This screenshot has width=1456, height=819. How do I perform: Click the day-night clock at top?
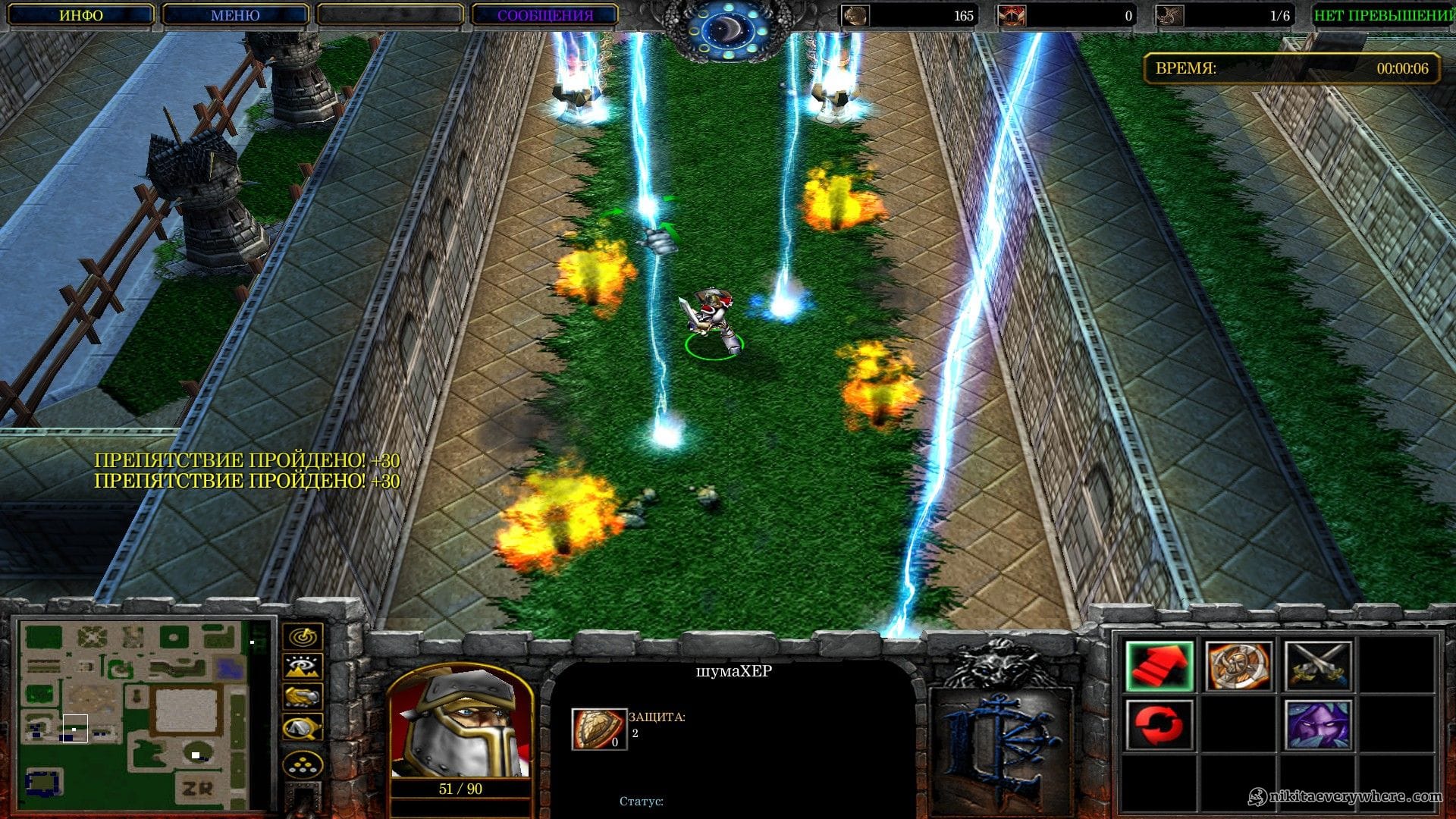click(728, 30)
